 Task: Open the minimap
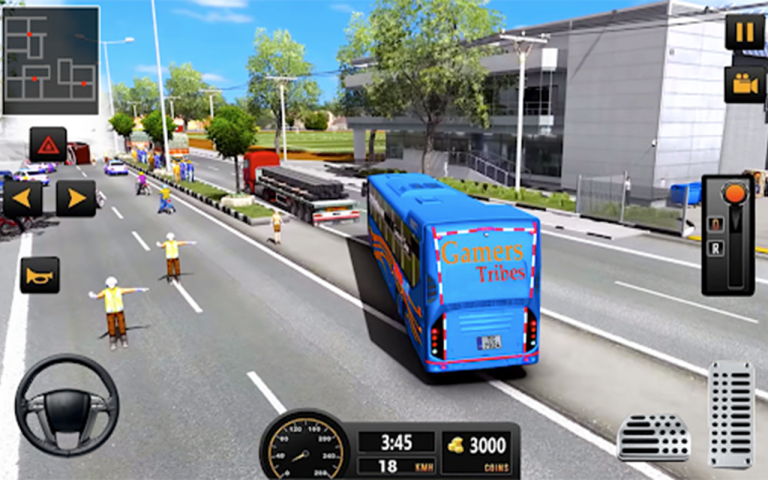pyautogui.click(x=50, y=59)
